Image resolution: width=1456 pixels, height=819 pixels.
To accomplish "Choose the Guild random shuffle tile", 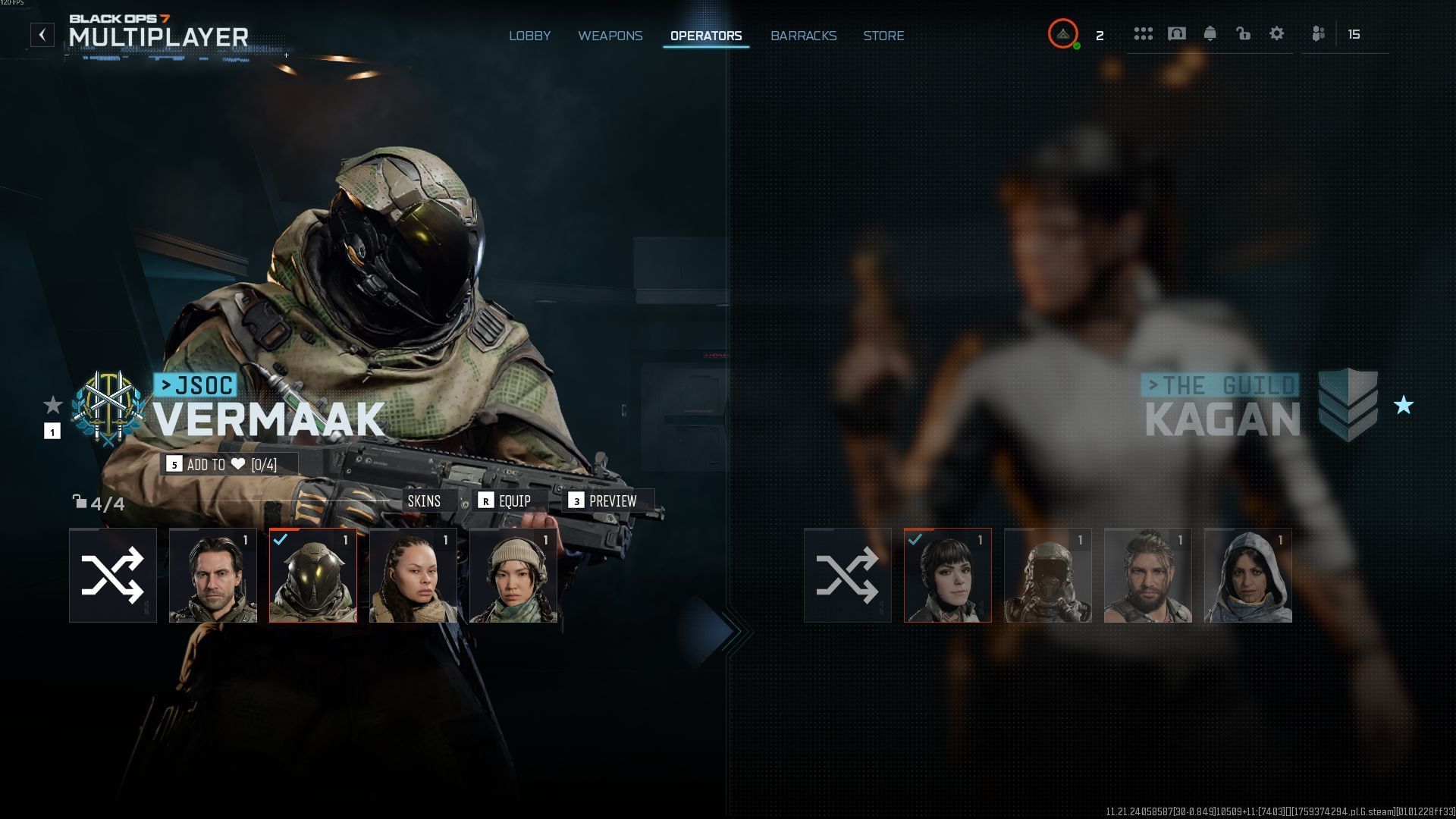I will pos(847,576).
